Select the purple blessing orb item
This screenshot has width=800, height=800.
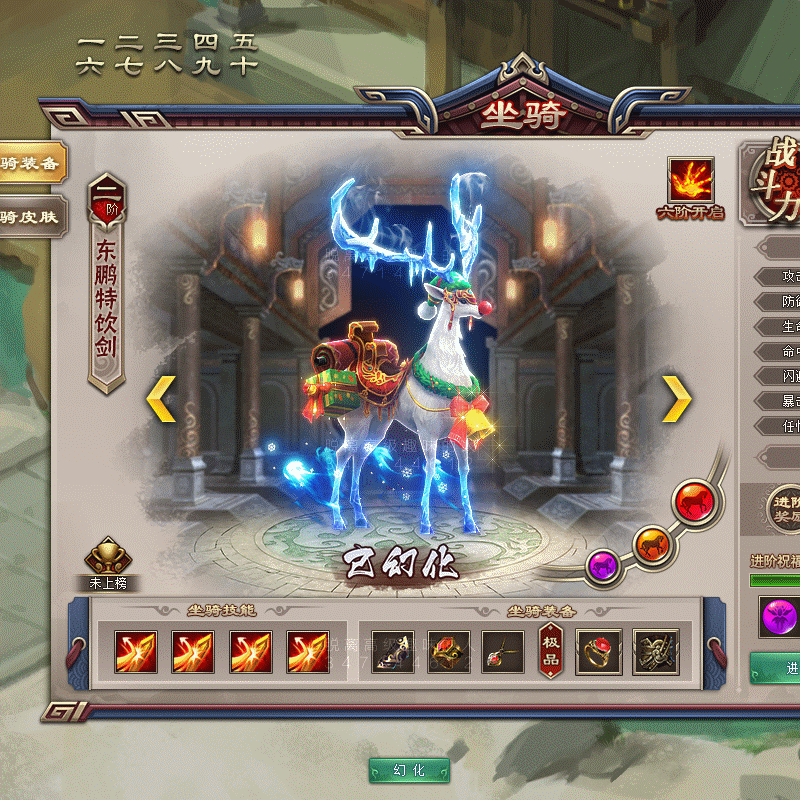779,616
